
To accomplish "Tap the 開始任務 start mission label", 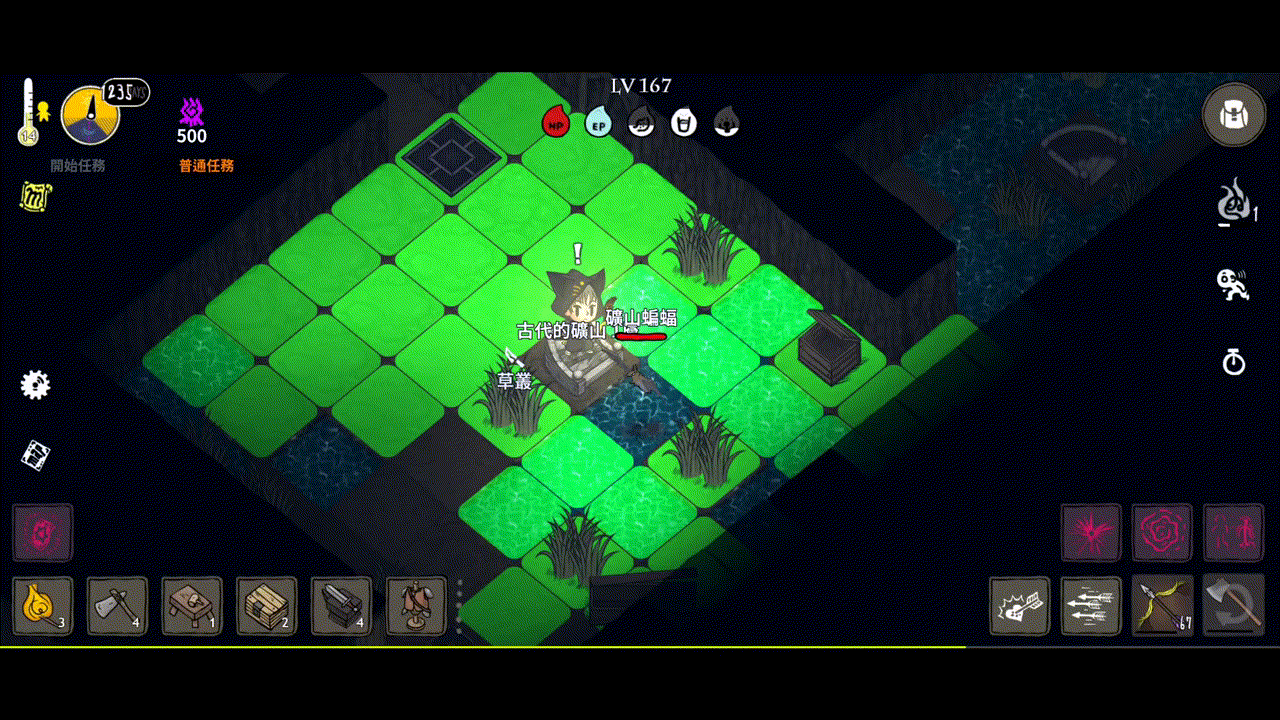I will point(78,166).
